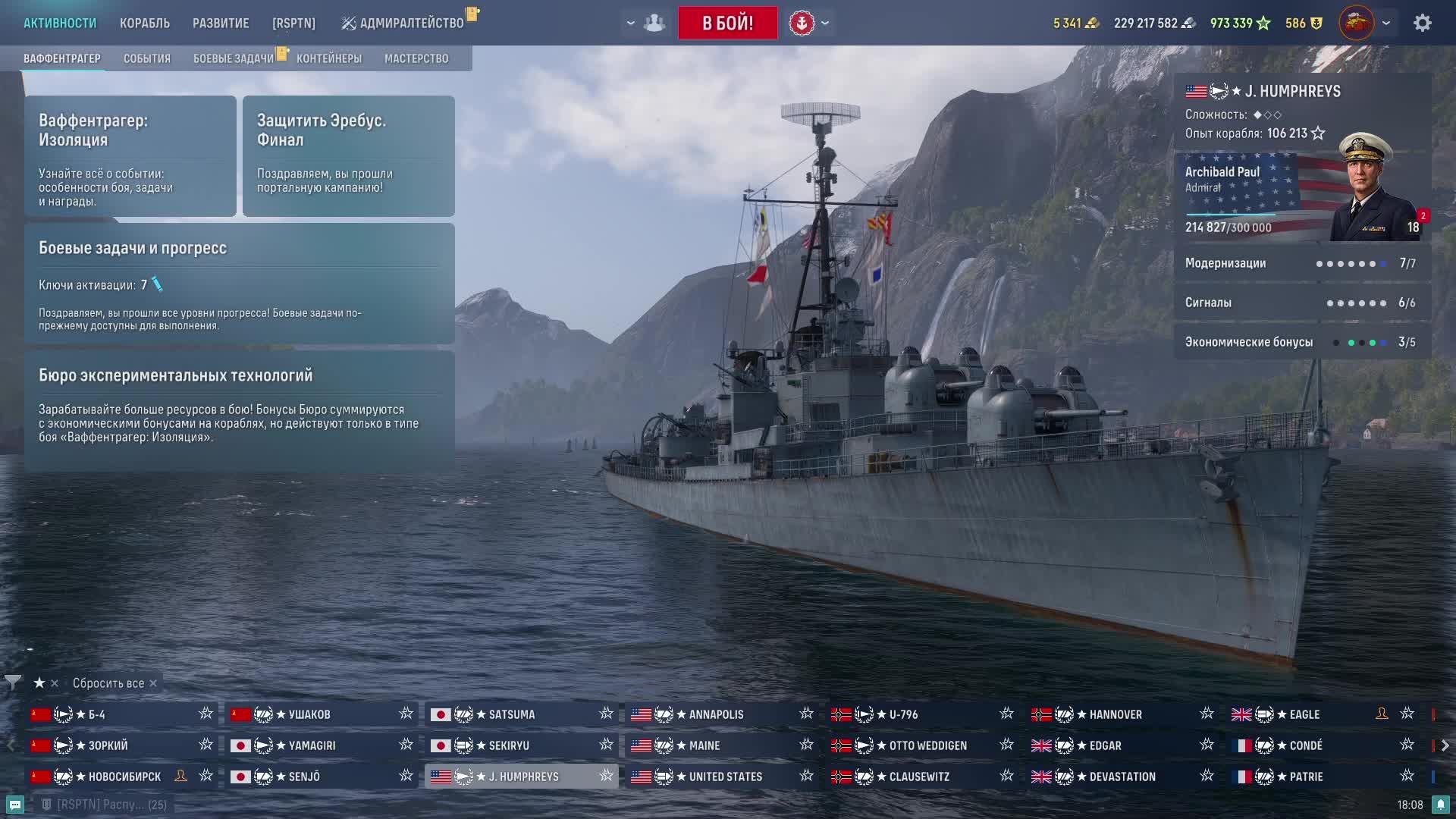1456x819 pixels.
Task: Open the [RSPTN] clan menu
Action: click(293, 23)
